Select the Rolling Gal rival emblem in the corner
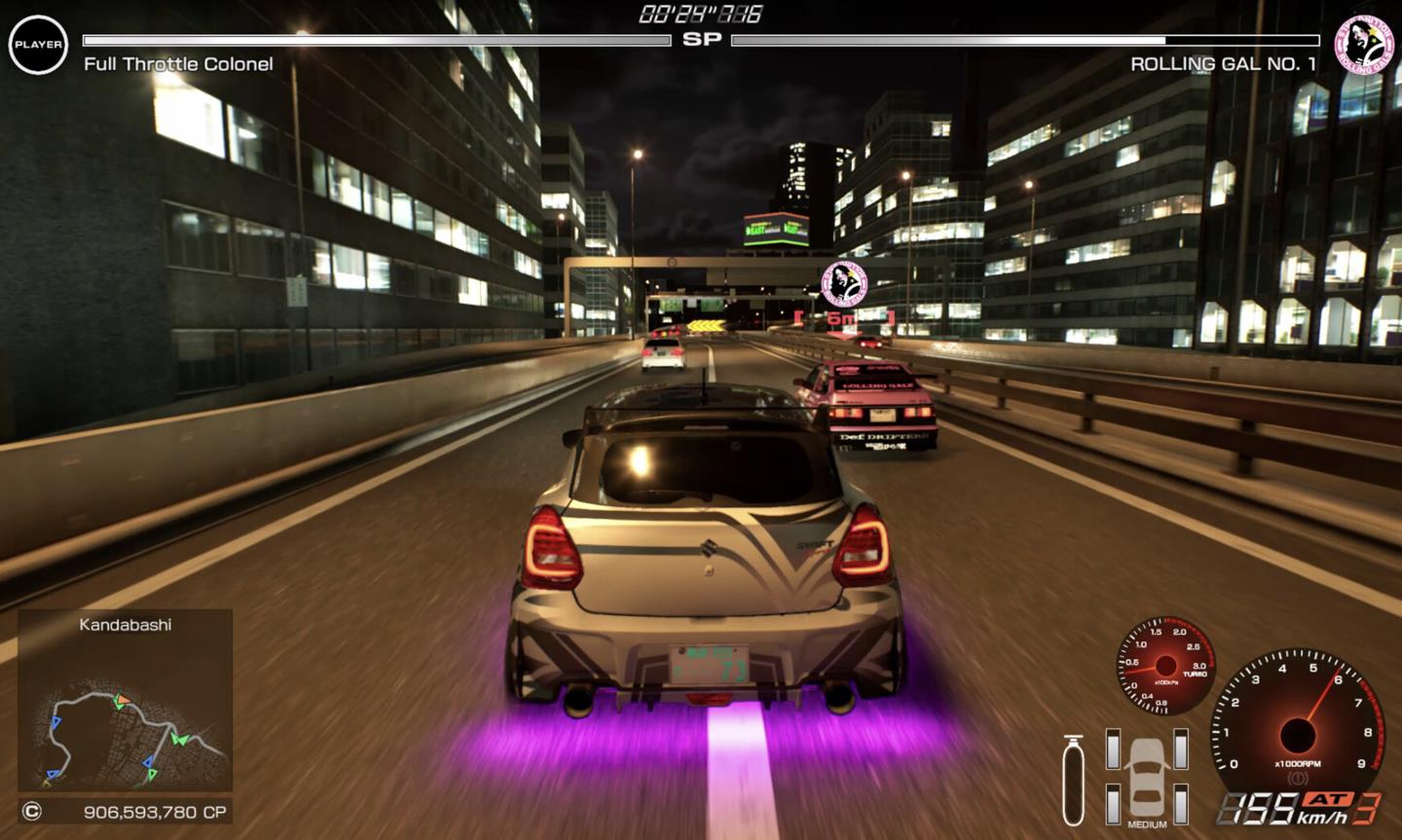 pos(1363,44)
